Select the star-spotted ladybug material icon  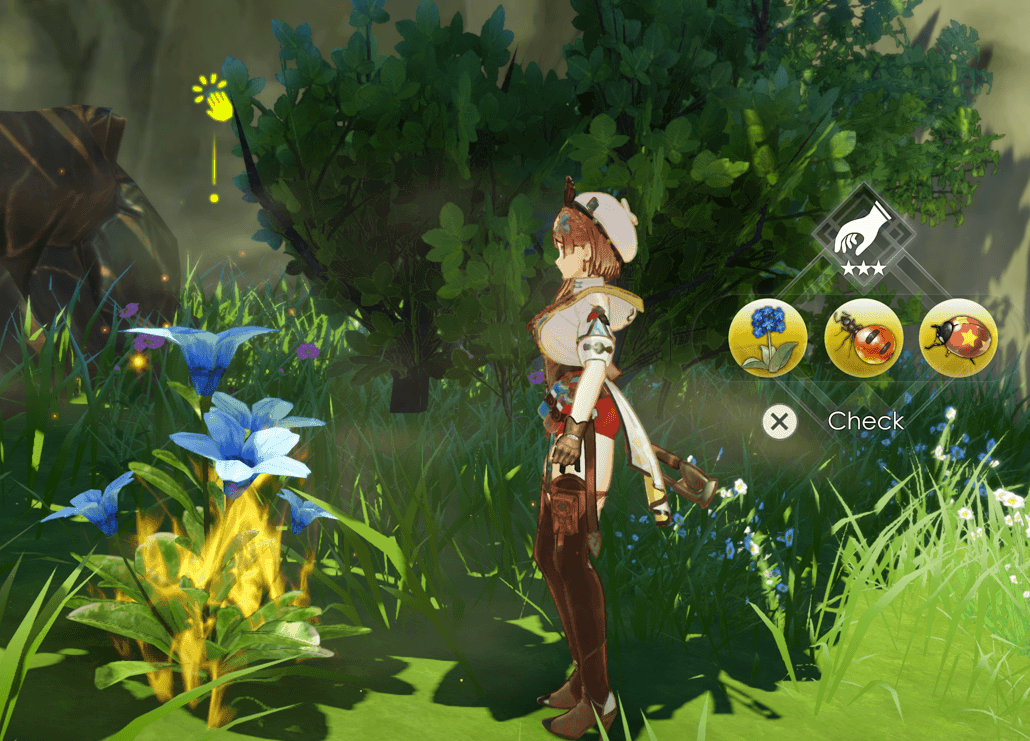coord(957,338)
